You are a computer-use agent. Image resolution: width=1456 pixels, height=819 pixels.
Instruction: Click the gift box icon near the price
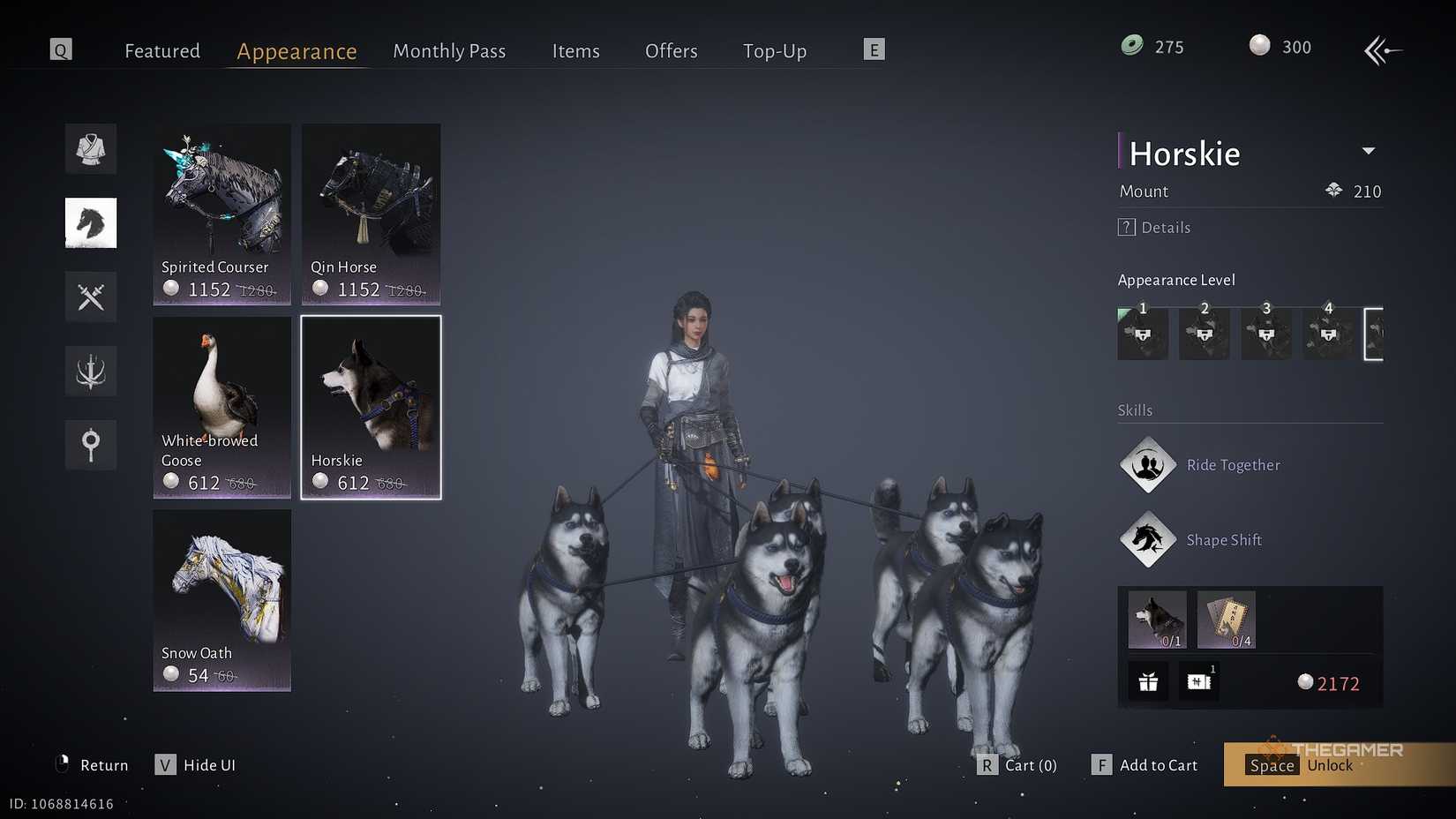(1147, 680)
